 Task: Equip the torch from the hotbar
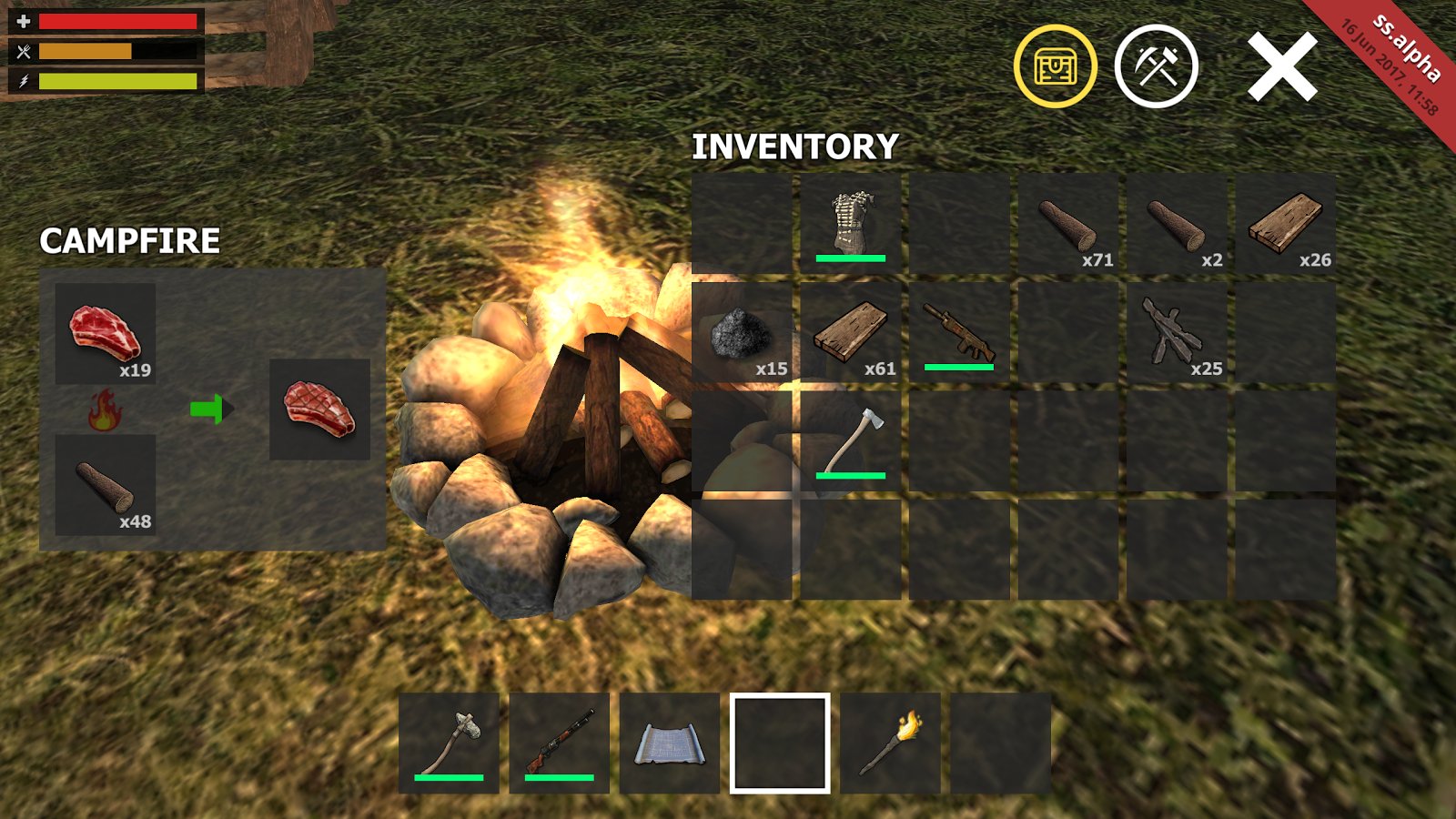point(891,743)
